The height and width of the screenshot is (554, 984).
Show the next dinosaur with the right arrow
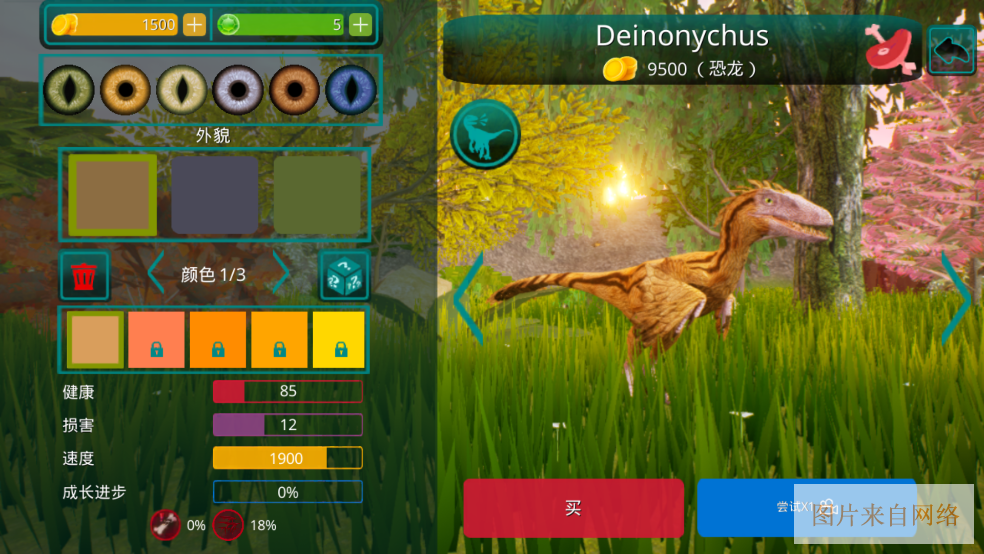pyautogui.click(x=956, y=297)
